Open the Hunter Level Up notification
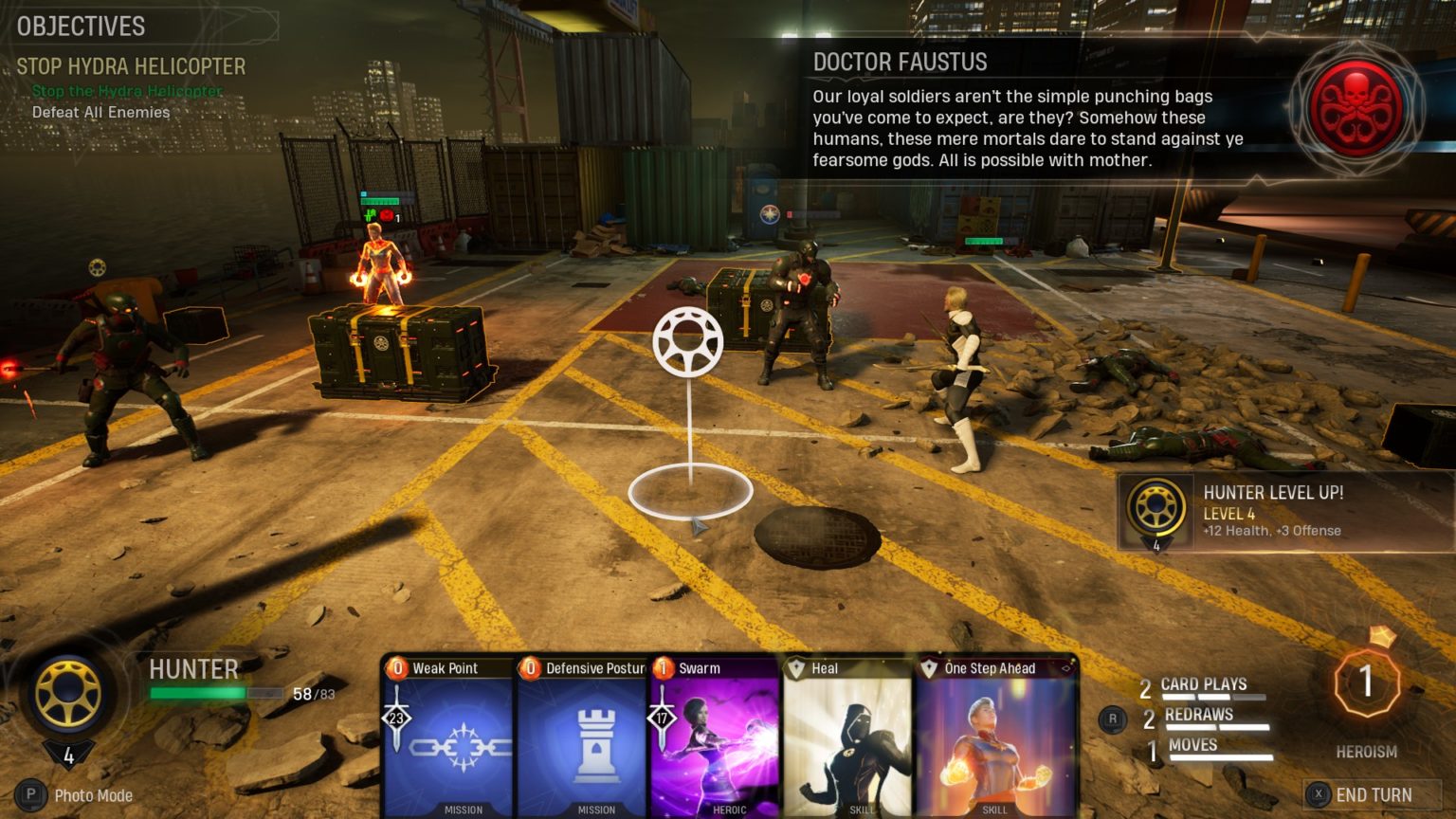The width and height of the screenshot is (1456, 819). (1283, 512)
